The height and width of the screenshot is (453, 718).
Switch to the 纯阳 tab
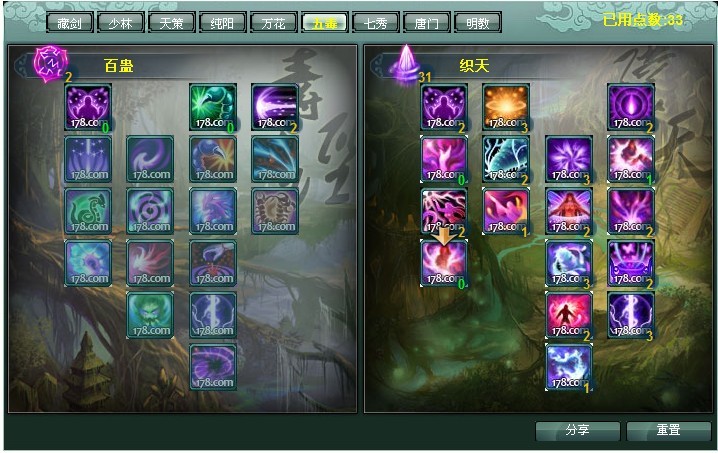click(x=222, y=22)
